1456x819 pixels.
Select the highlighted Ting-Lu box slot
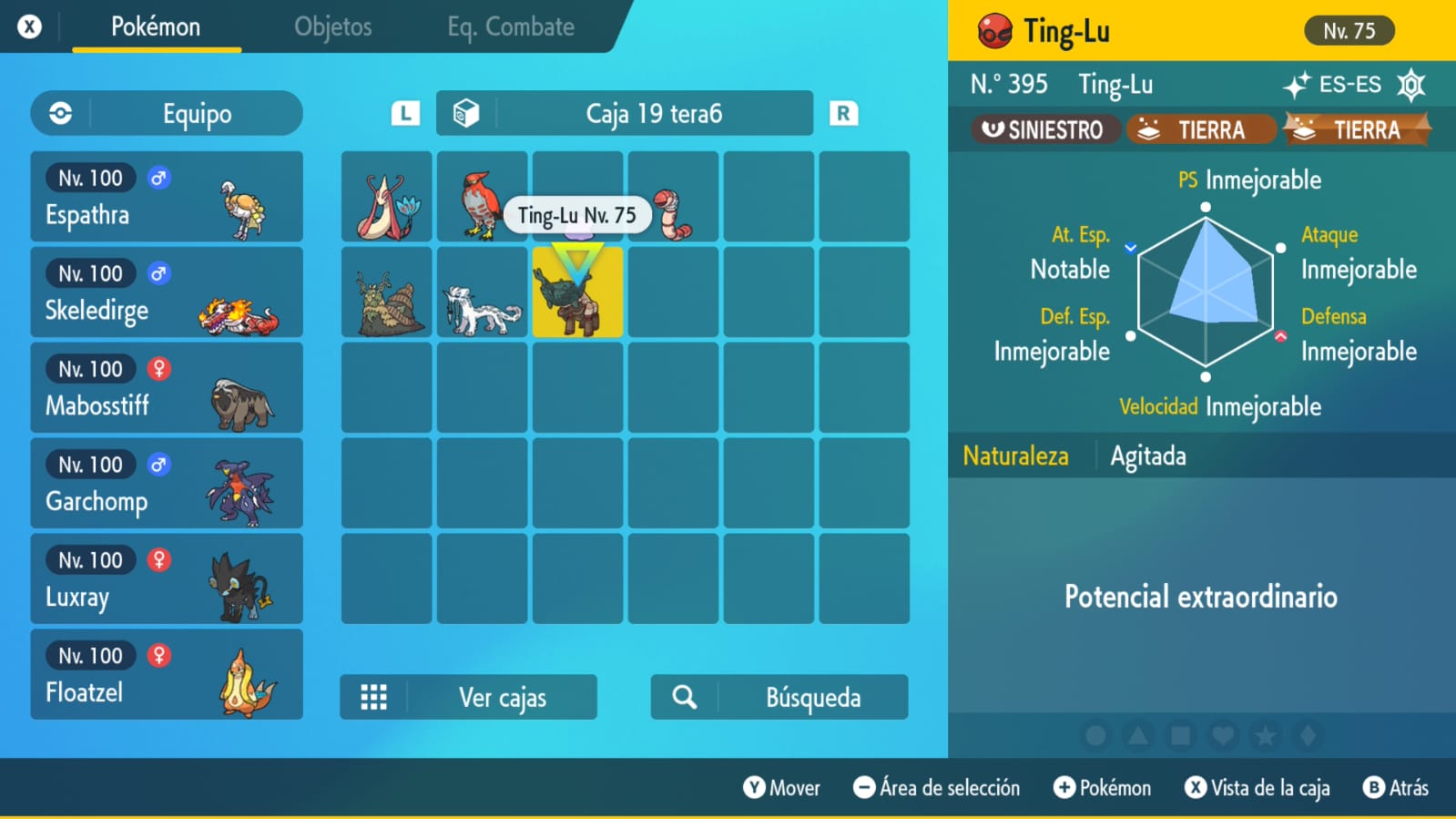coord(577,292)
